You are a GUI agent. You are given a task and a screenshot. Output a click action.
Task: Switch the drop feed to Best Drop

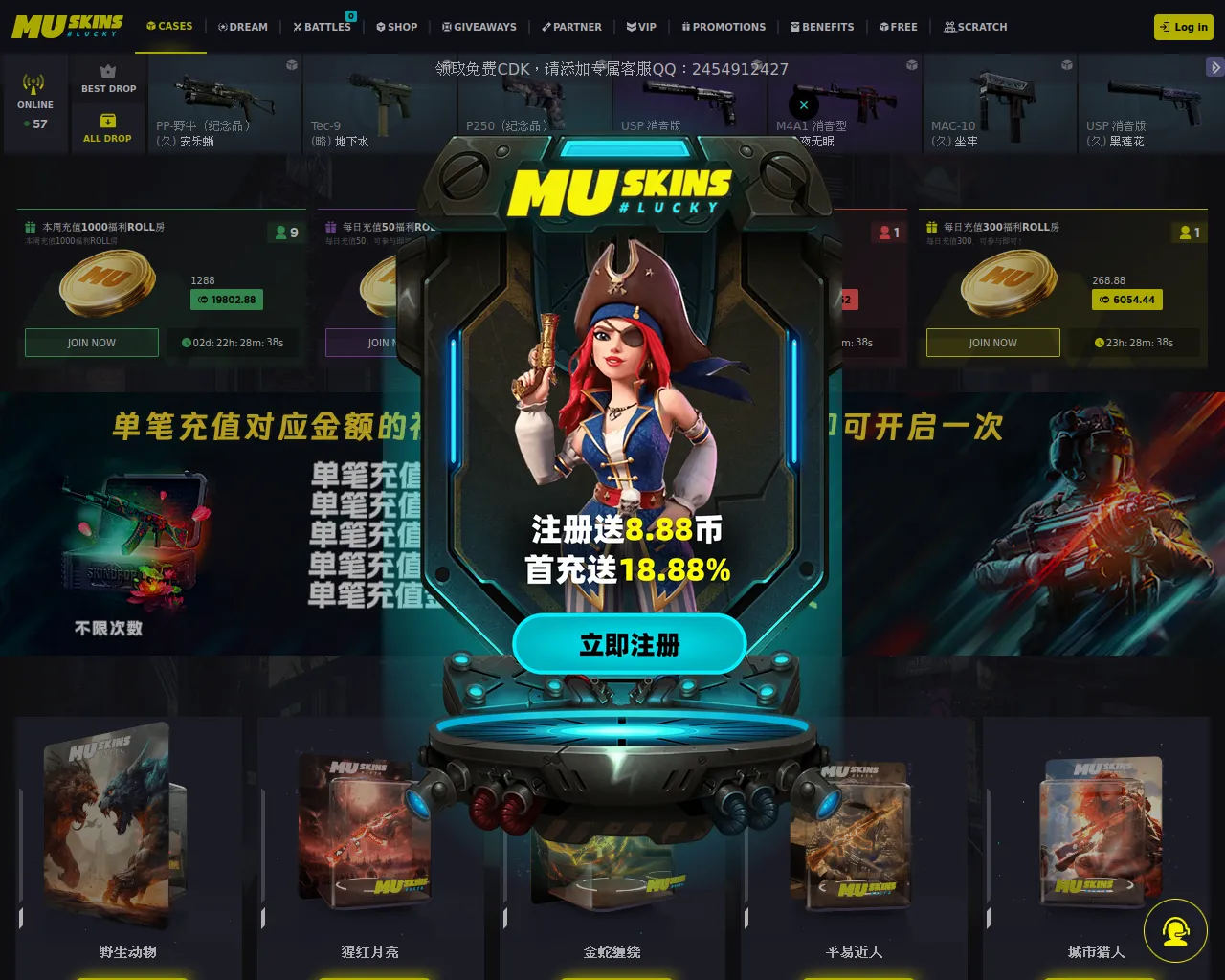tap(108, 78)
